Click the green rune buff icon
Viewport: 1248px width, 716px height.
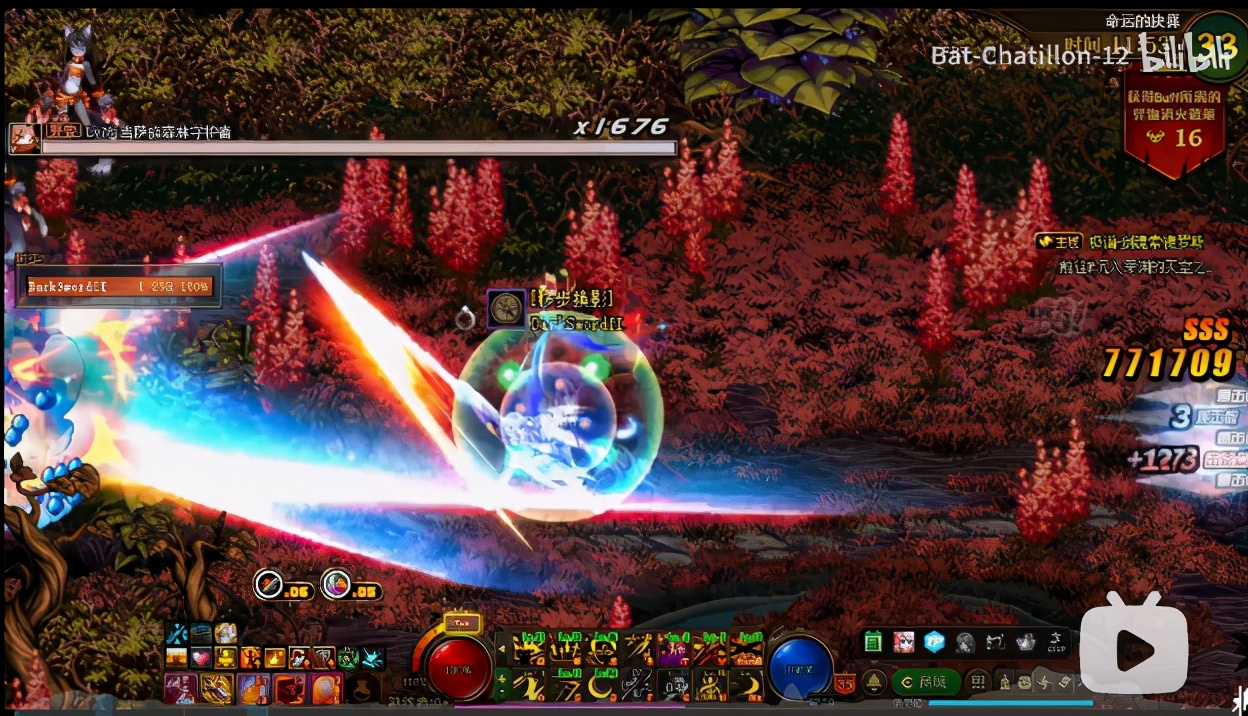(349, 658)
